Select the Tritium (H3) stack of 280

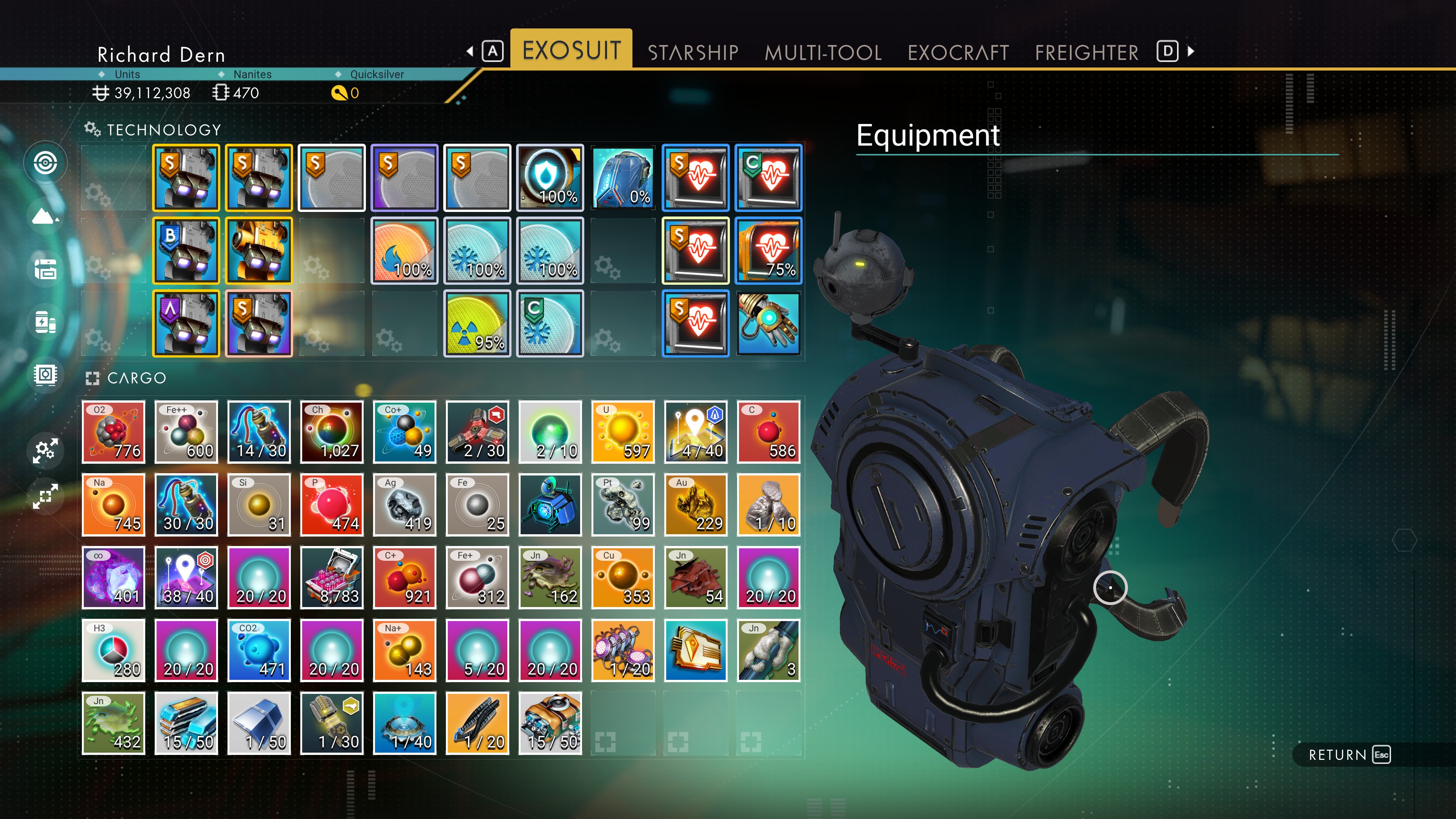tap(113, 650)
